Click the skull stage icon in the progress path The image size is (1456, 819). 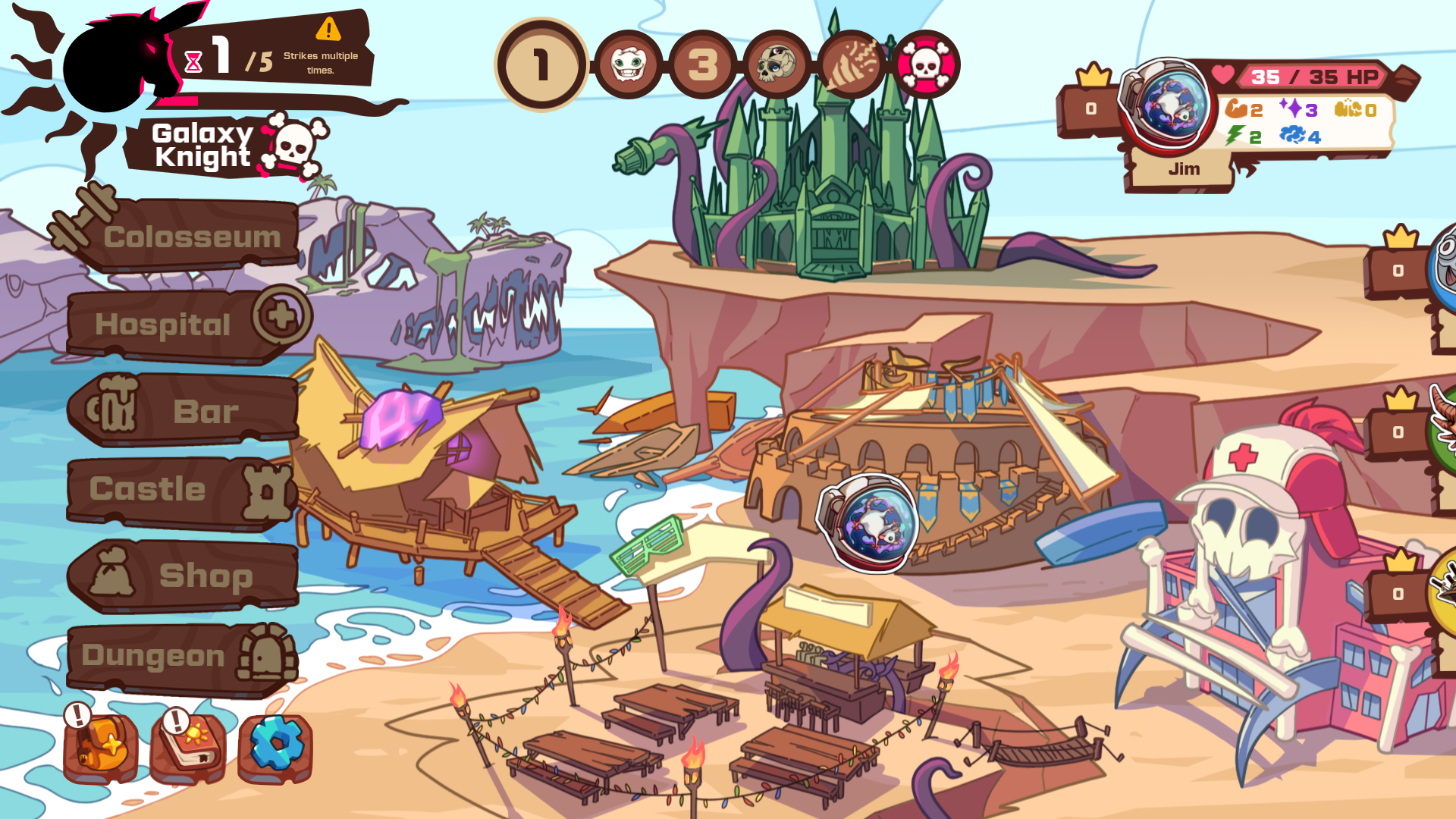(776, 65)
